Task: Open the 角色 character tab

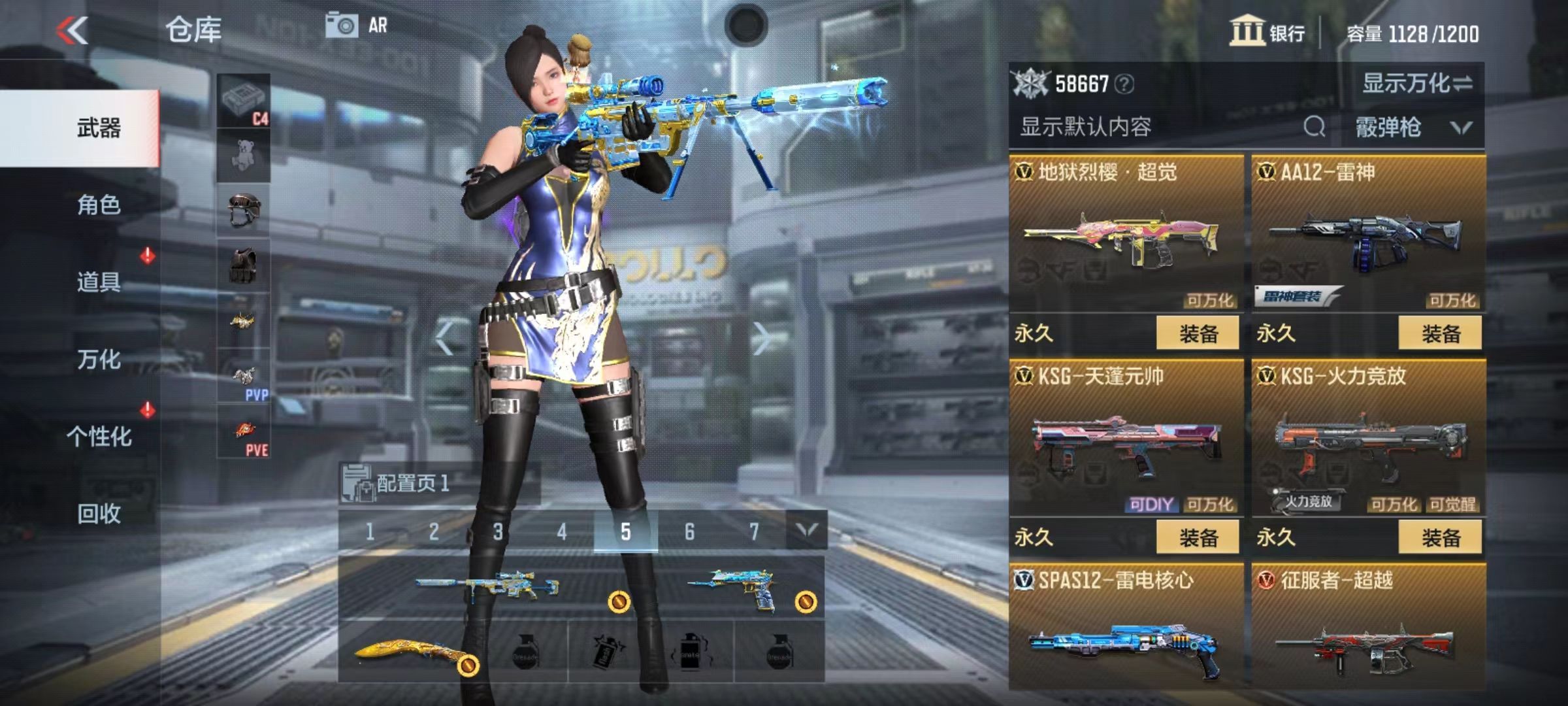Action: [x=98, y=205]
